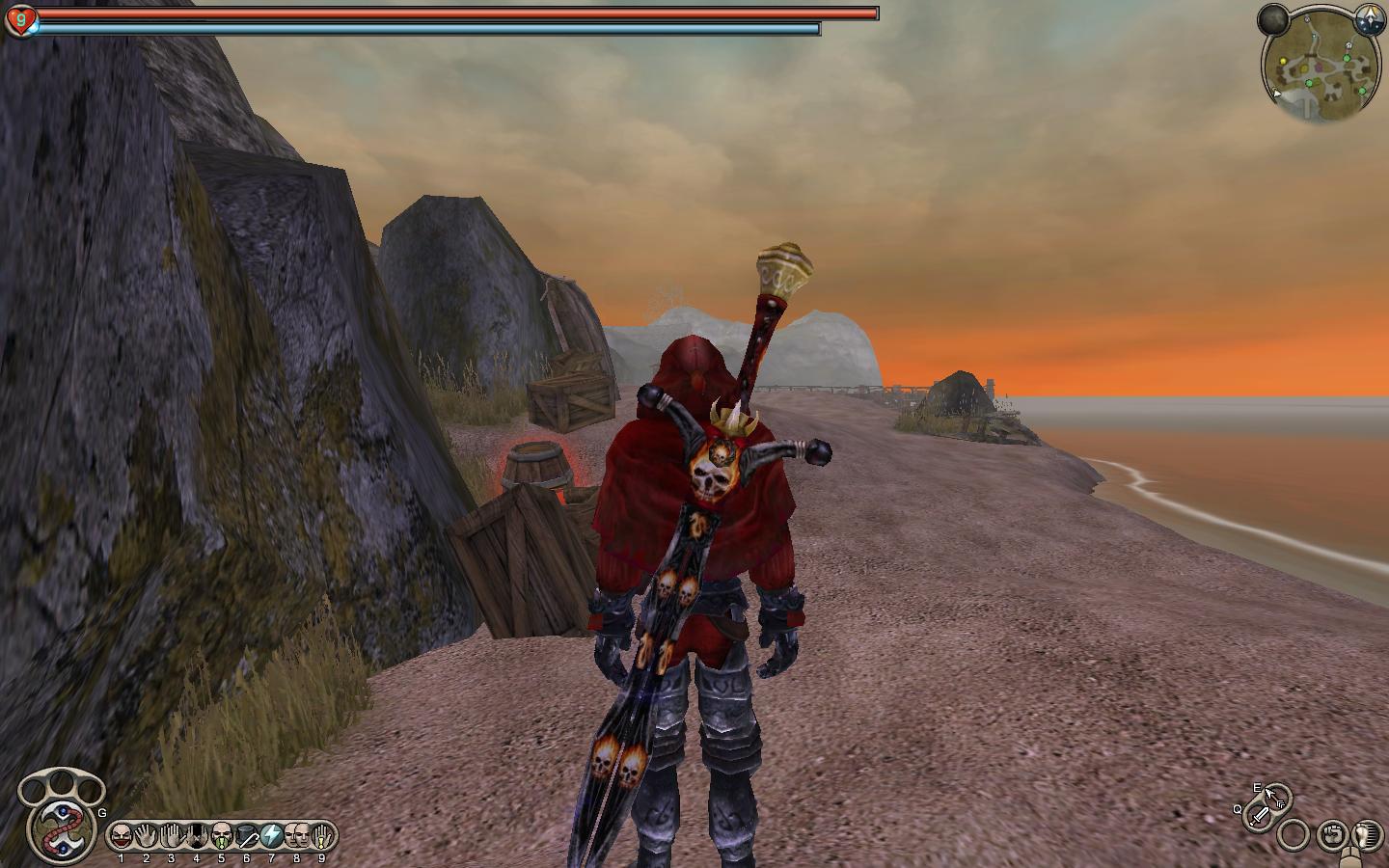The image size is (1389, 868).
Task: Select the two faces expression icon
Action: (296, 835)
